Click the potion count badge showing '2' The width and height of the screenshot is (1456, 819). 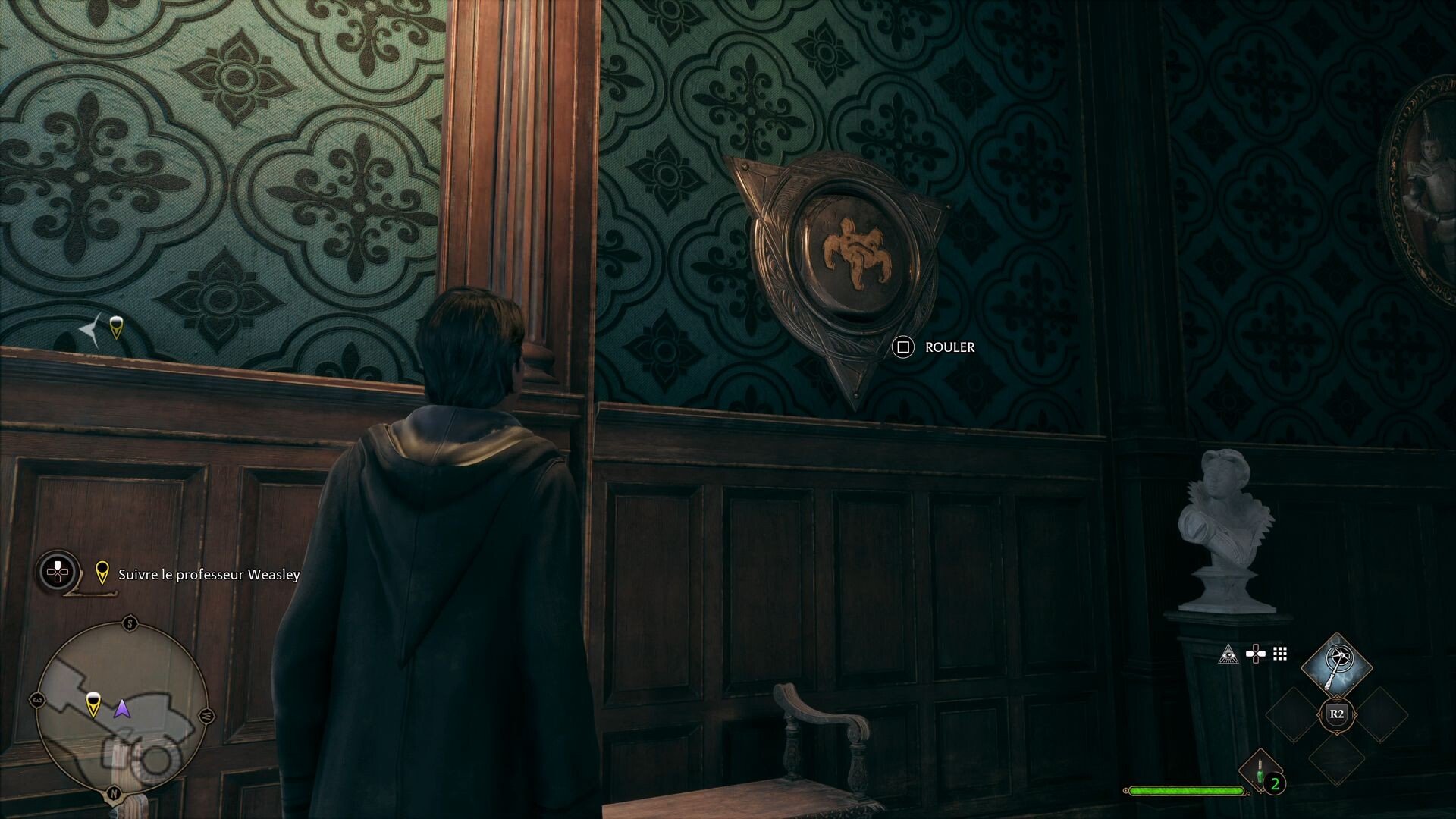(x=1276, y=783)
